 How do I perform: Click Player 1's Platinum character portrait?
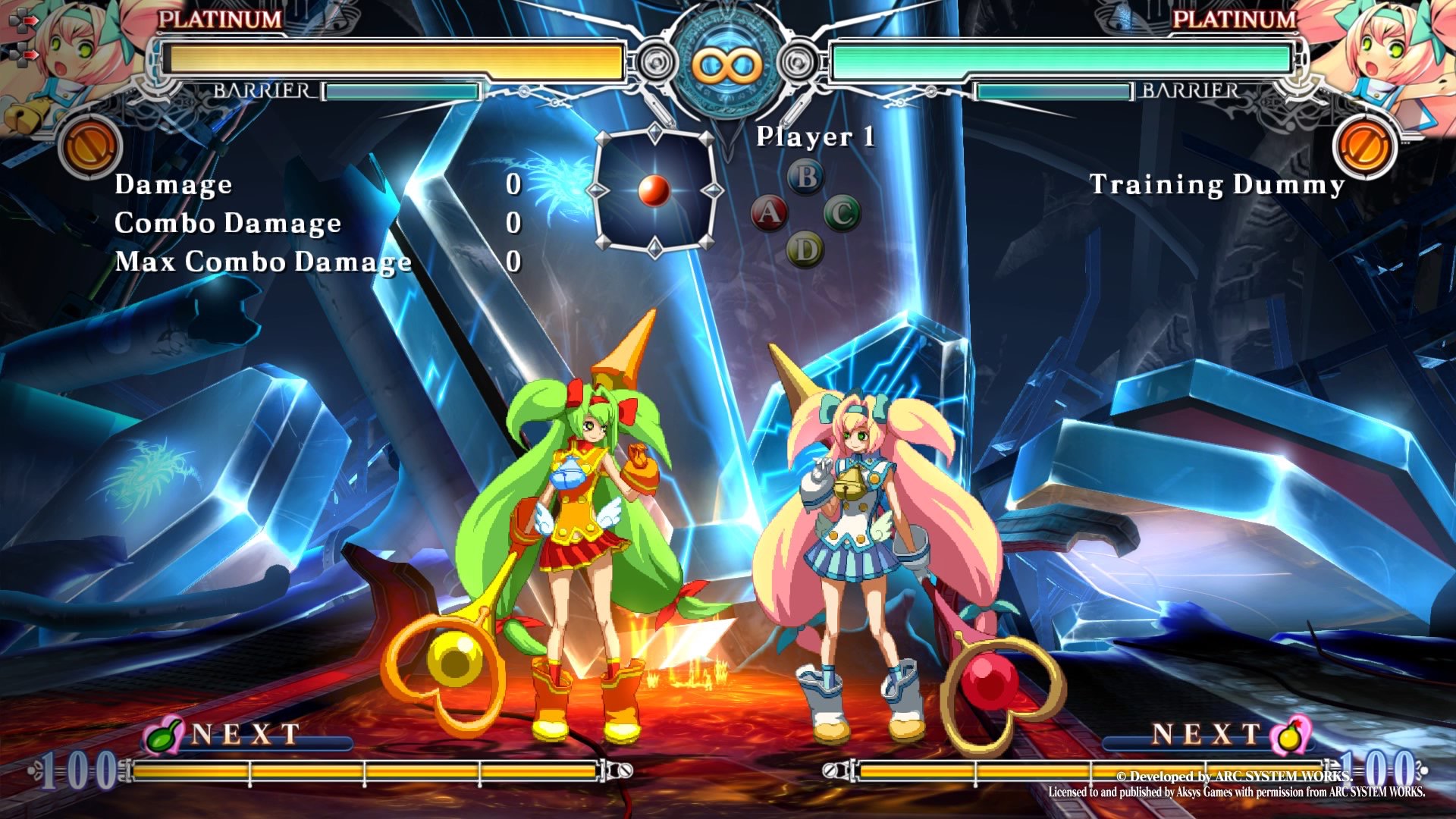(x=72, y=57)
